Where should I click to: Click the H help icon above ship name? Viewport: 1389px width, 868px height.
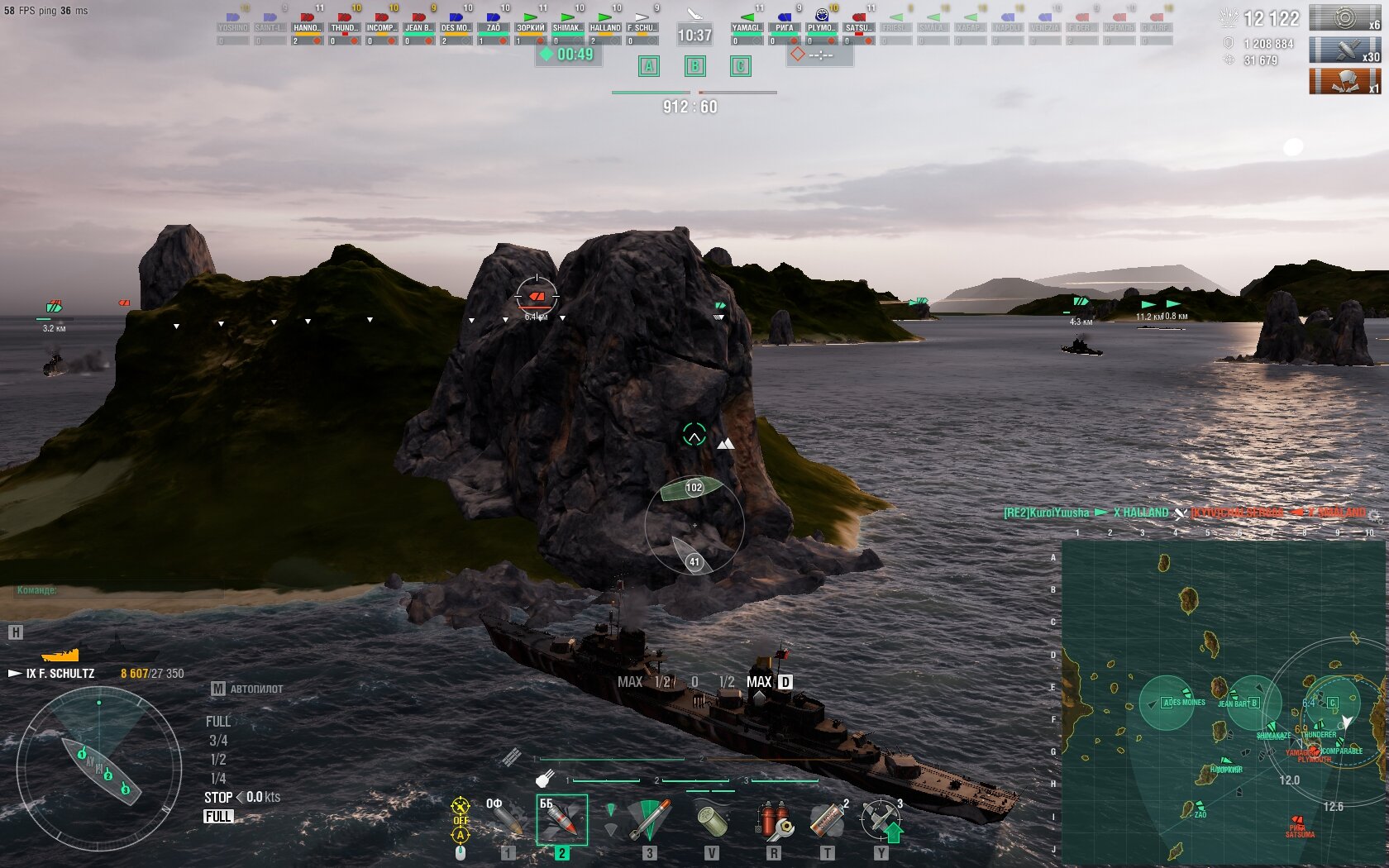point(15,632)
